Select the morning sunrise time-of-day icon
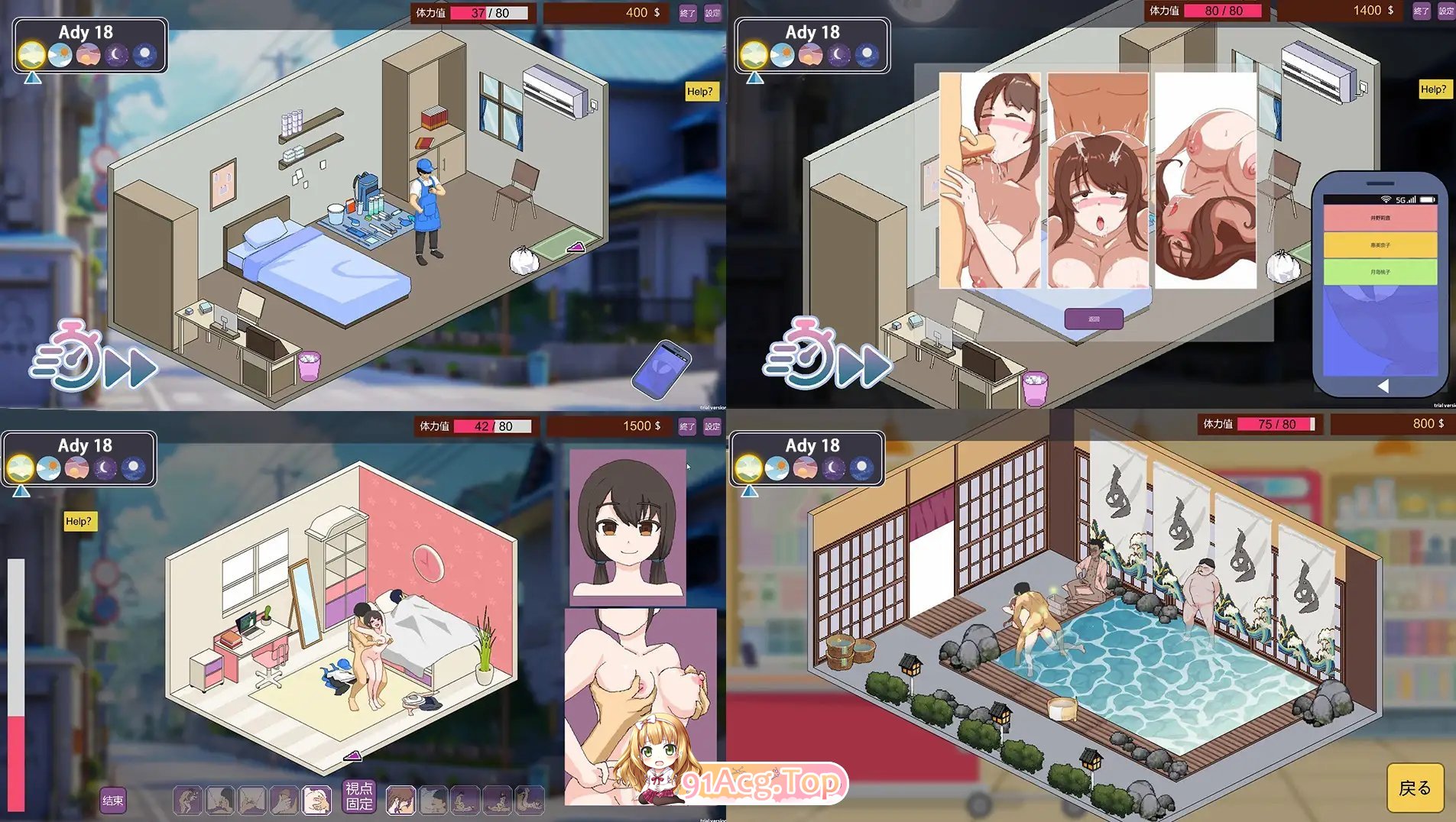The image size is (1456, 822). point(32,56)
